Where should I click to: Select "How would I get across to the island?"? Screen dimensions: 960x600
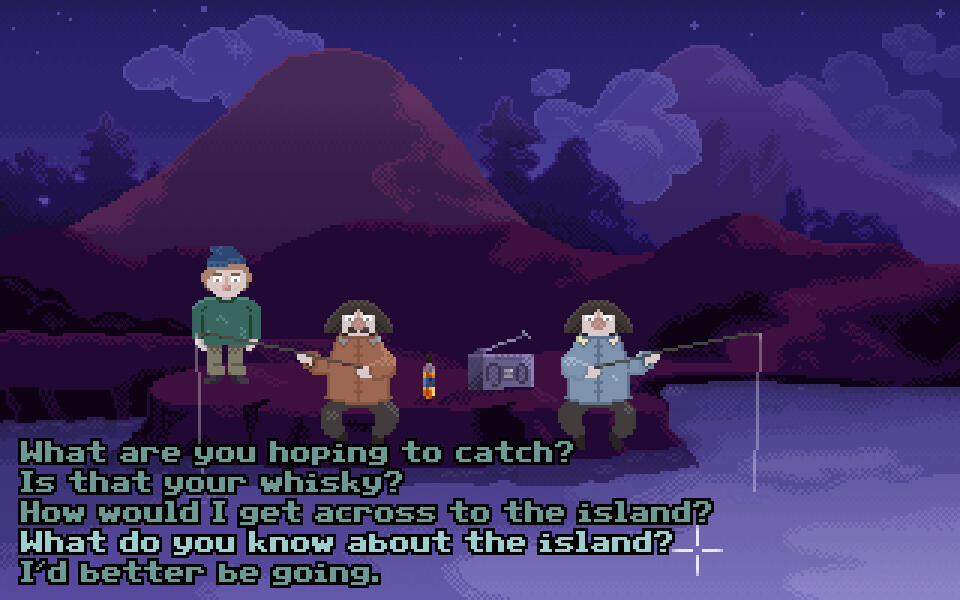point(366,513)
